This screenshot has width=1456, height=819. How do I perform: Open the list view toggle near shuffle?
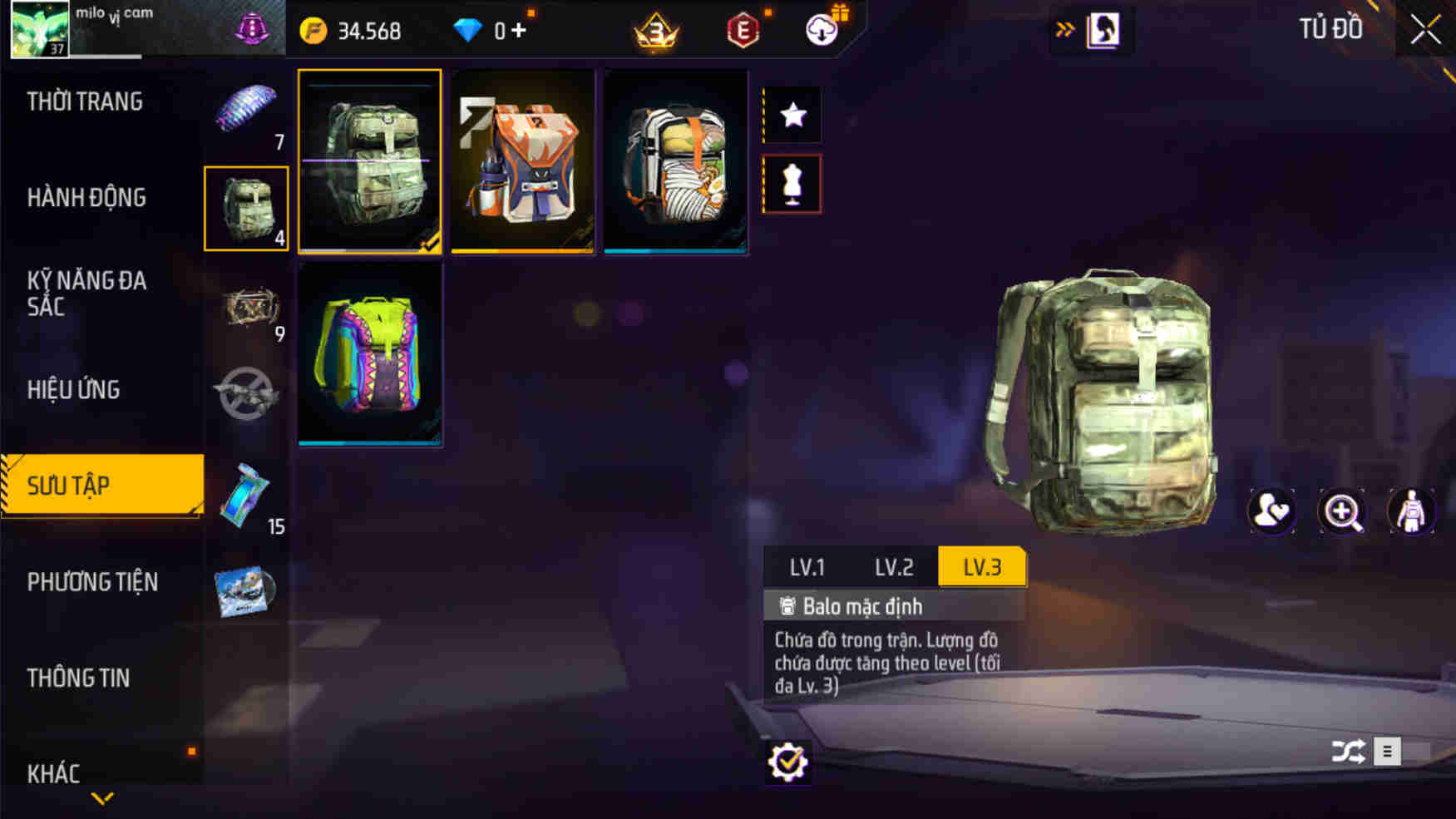point(1387,751)
